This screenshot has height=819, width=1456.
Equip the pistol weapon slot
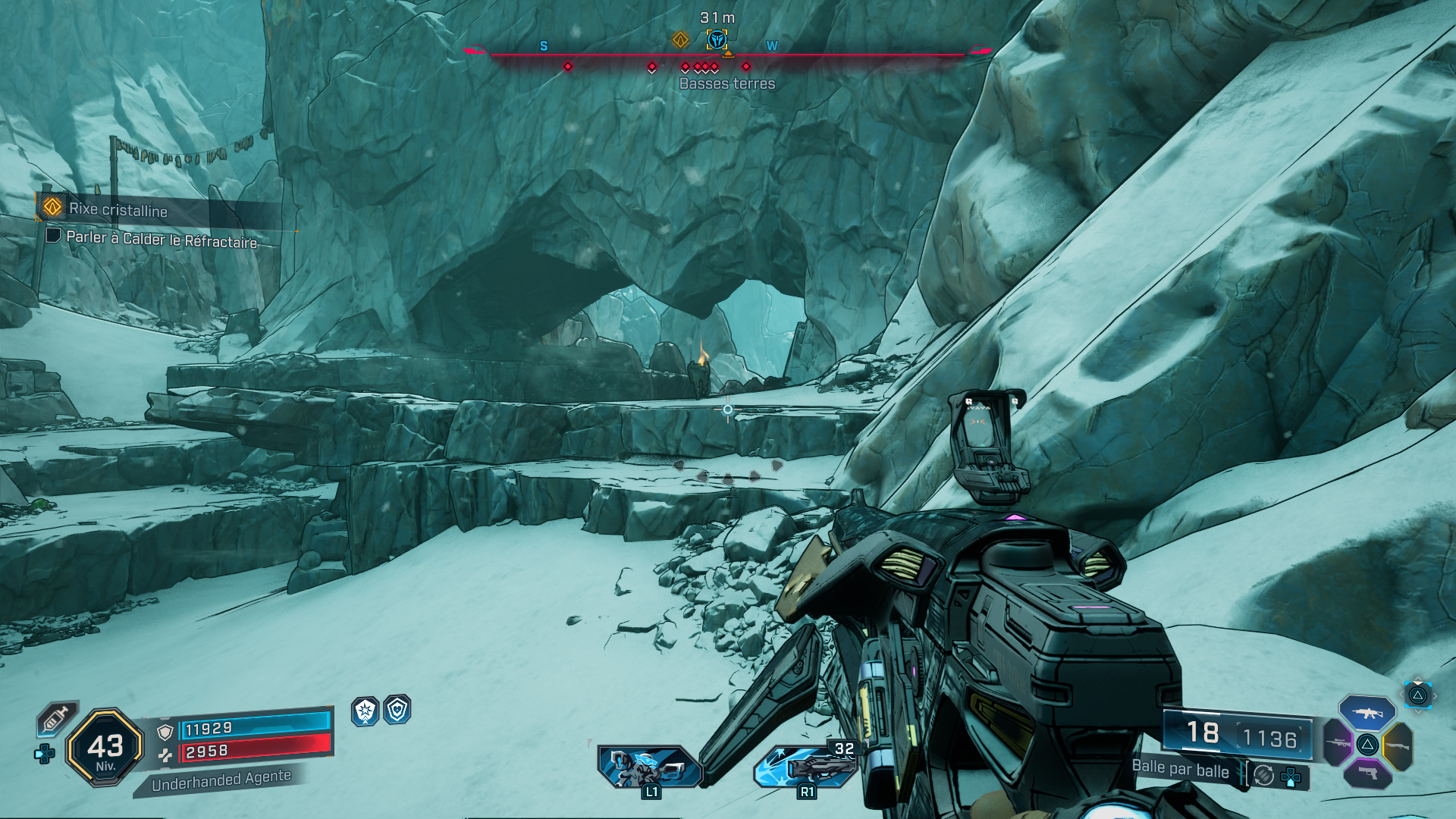coord(1367,773)
